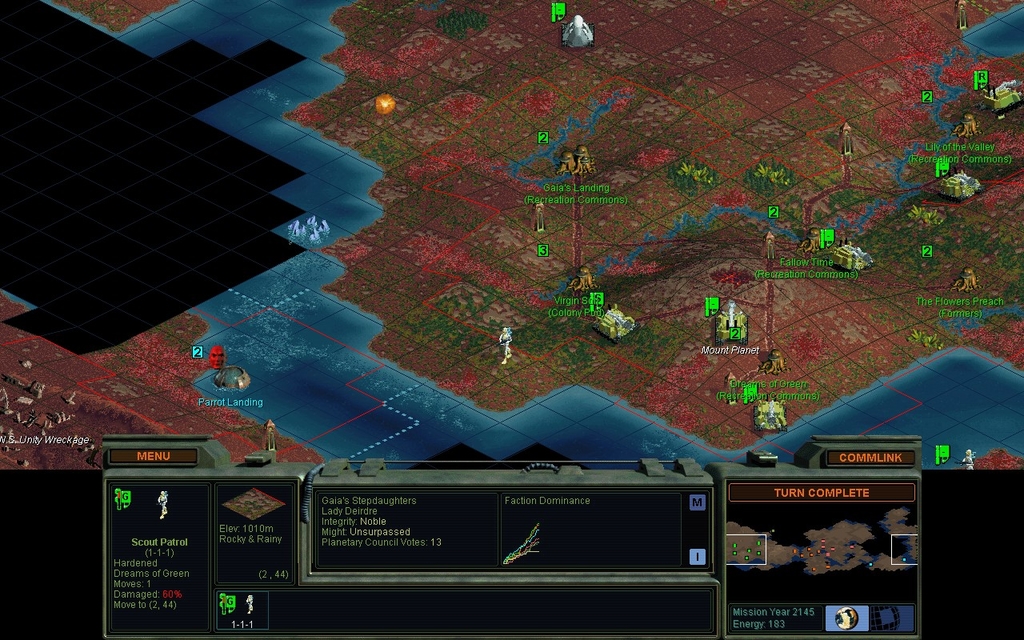Viewport: 1024px width, 640px height.
Task: Open the COMMLINK panel
Action: click(x=869, y=457)
